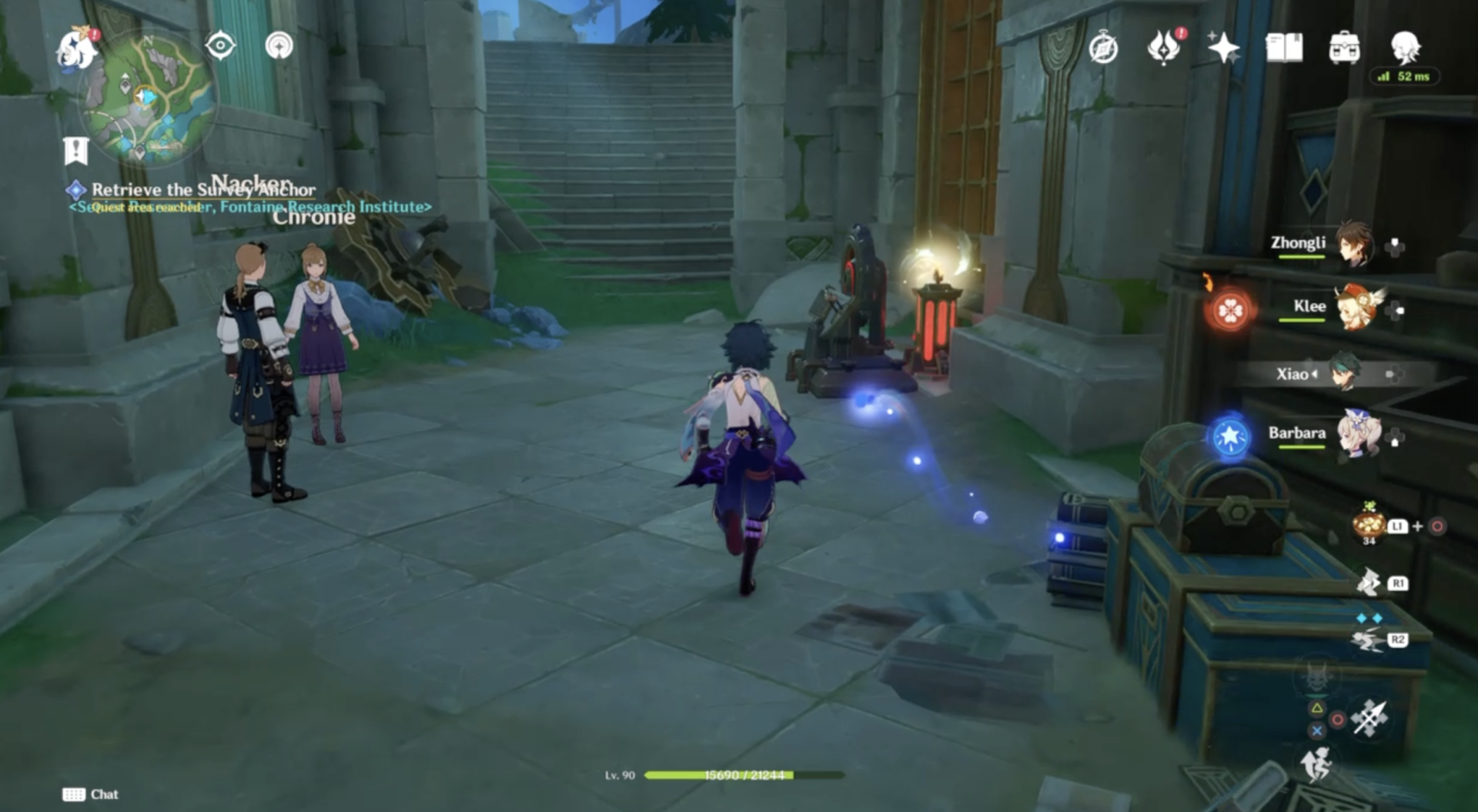Viewport: 1478px width, 812px height.
Task: Open the character profile head icon
Action: 1405,46
